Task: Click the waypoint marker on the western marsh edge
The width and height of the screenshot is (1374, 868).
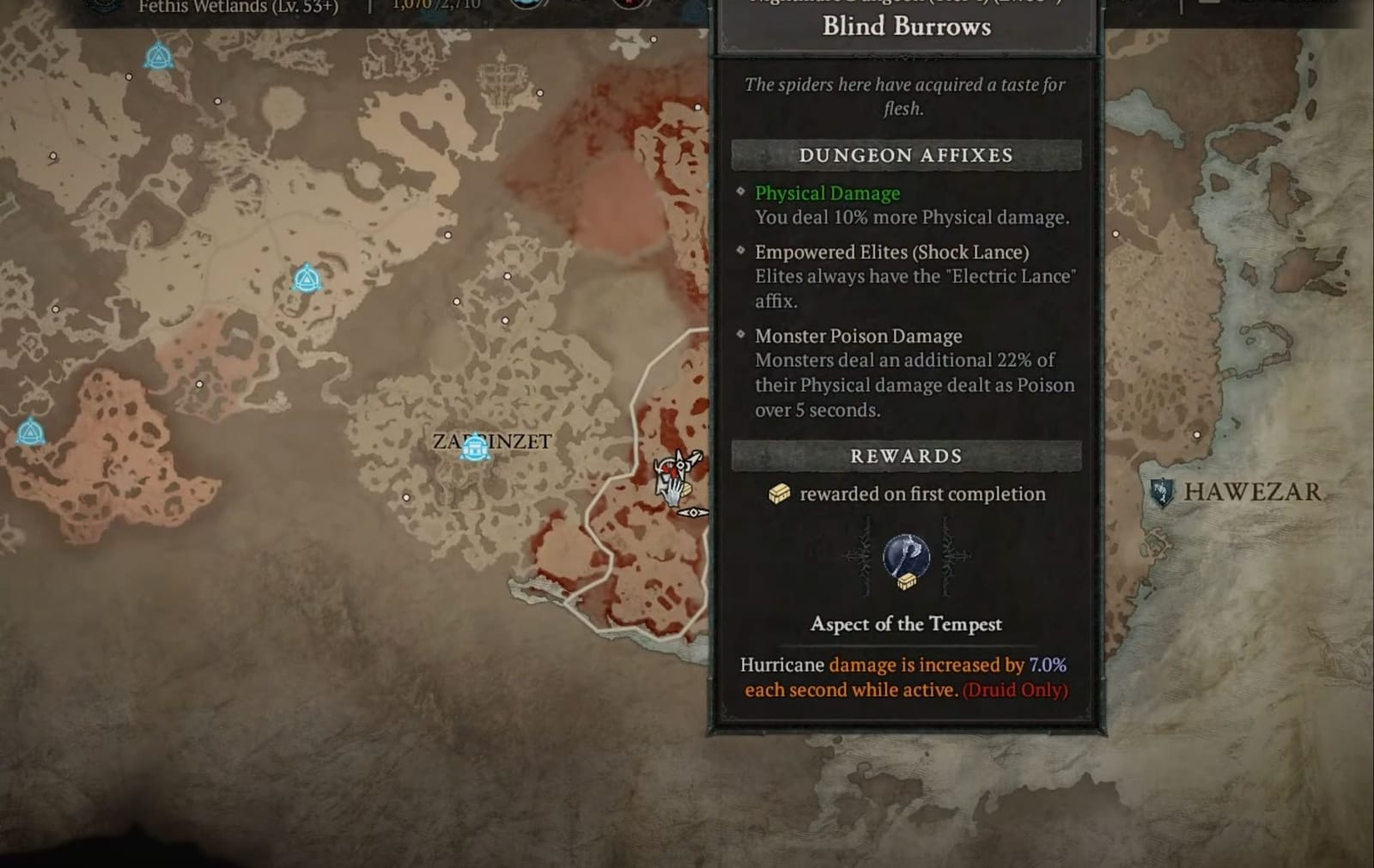Action: coord(30,432)
